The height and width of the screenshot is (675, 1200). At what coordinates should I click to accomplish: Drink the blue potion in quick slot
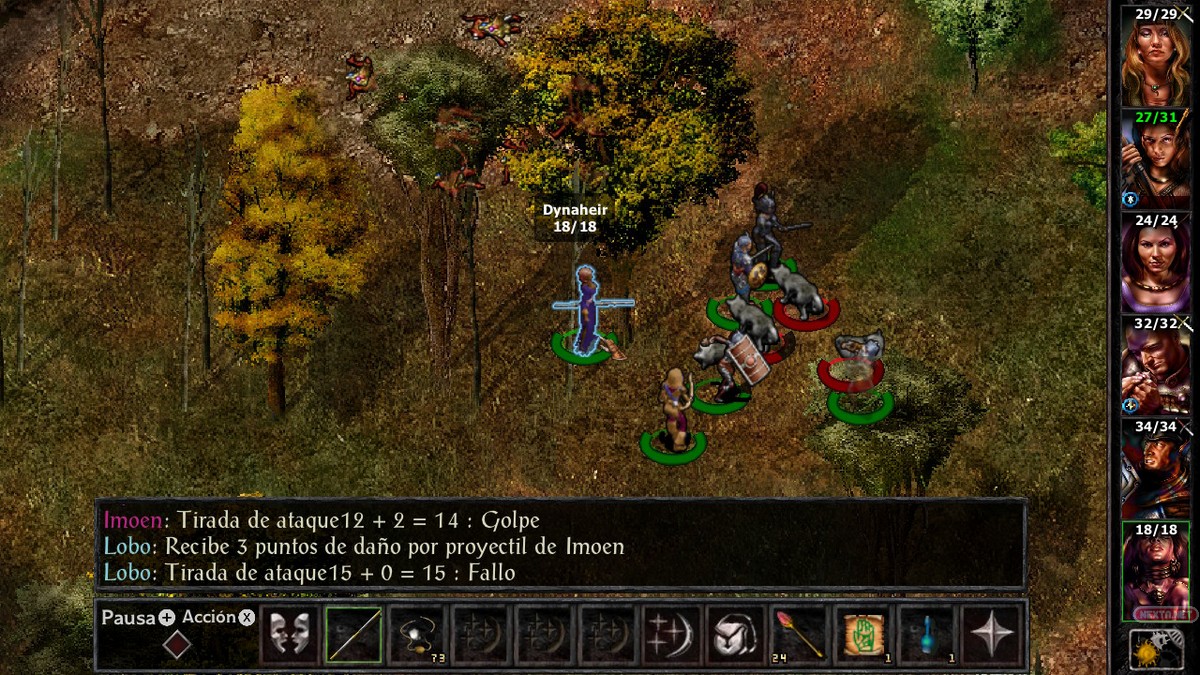click(928, 634)
